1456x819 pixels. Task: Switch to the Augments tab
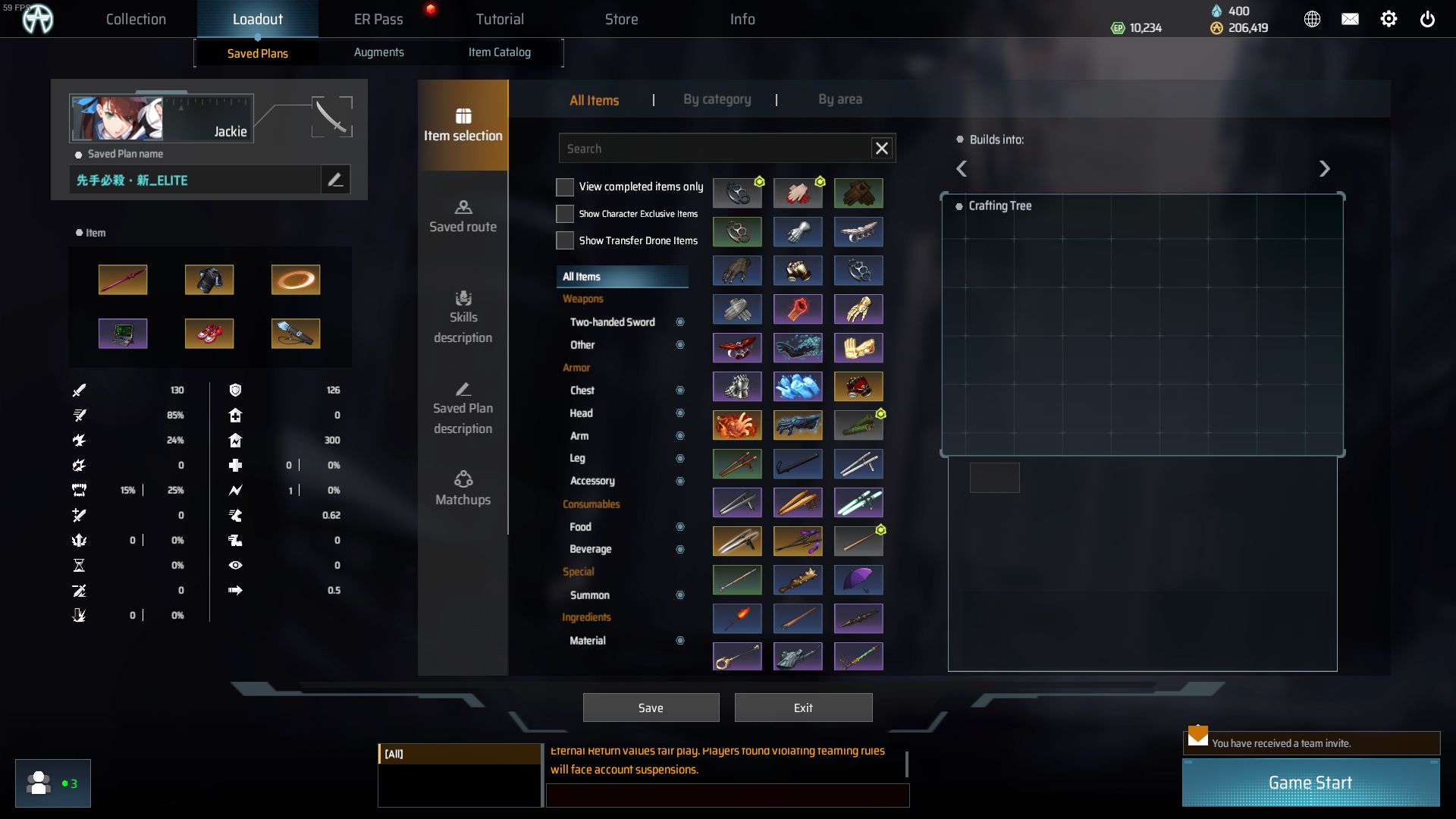[379, 52]
